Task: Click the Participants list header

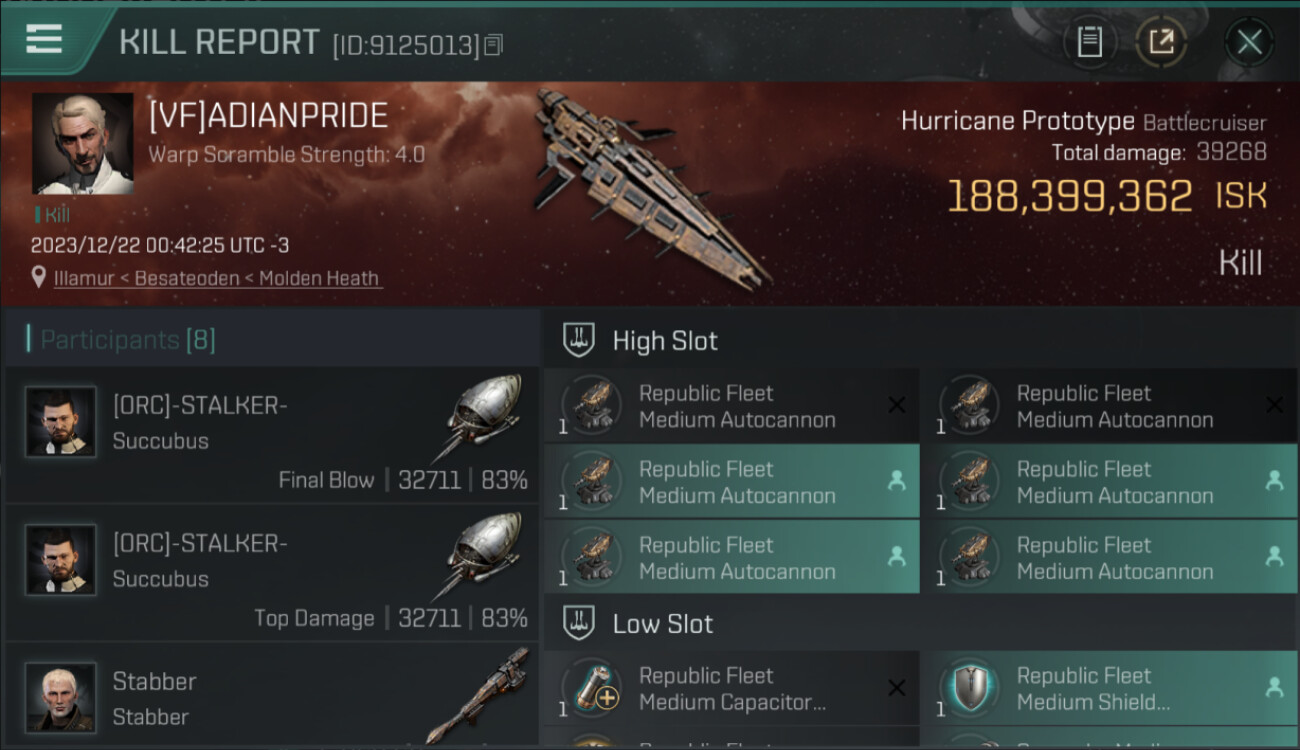Action: 128,340
